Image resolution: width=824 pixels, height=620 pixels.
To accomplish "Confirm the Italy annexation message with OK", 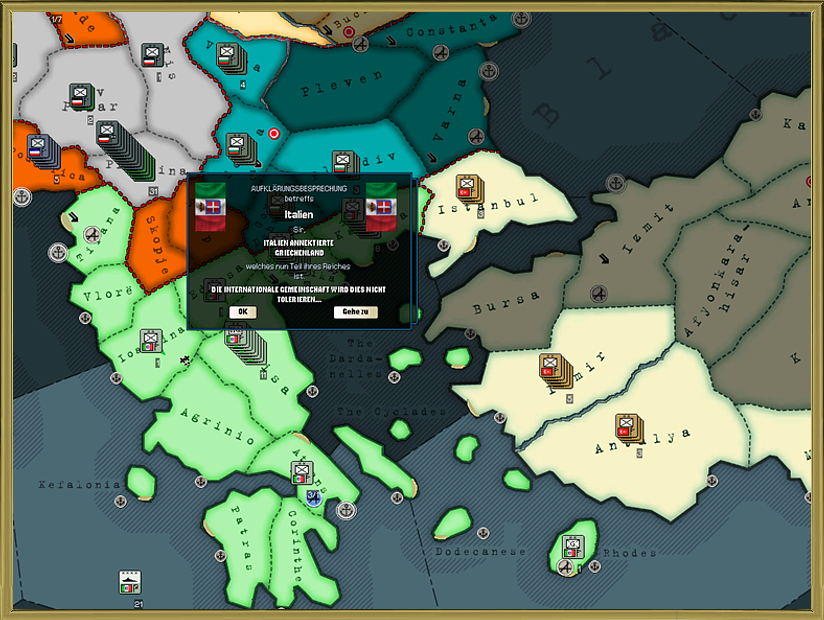I will click(242, 312).
